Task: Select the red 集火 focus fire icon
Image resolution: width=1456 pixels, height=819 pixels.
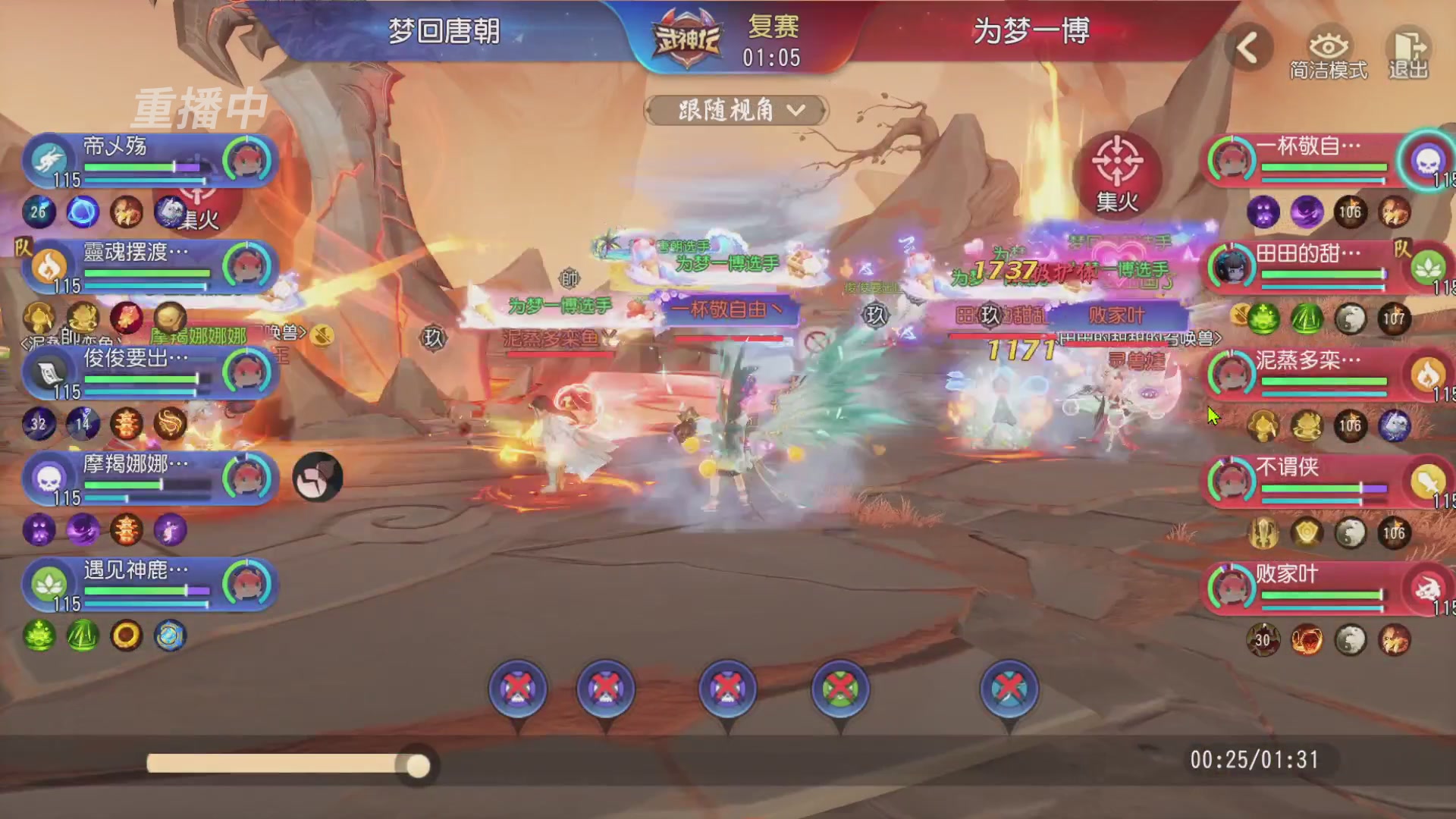Action: point(1118,174)
